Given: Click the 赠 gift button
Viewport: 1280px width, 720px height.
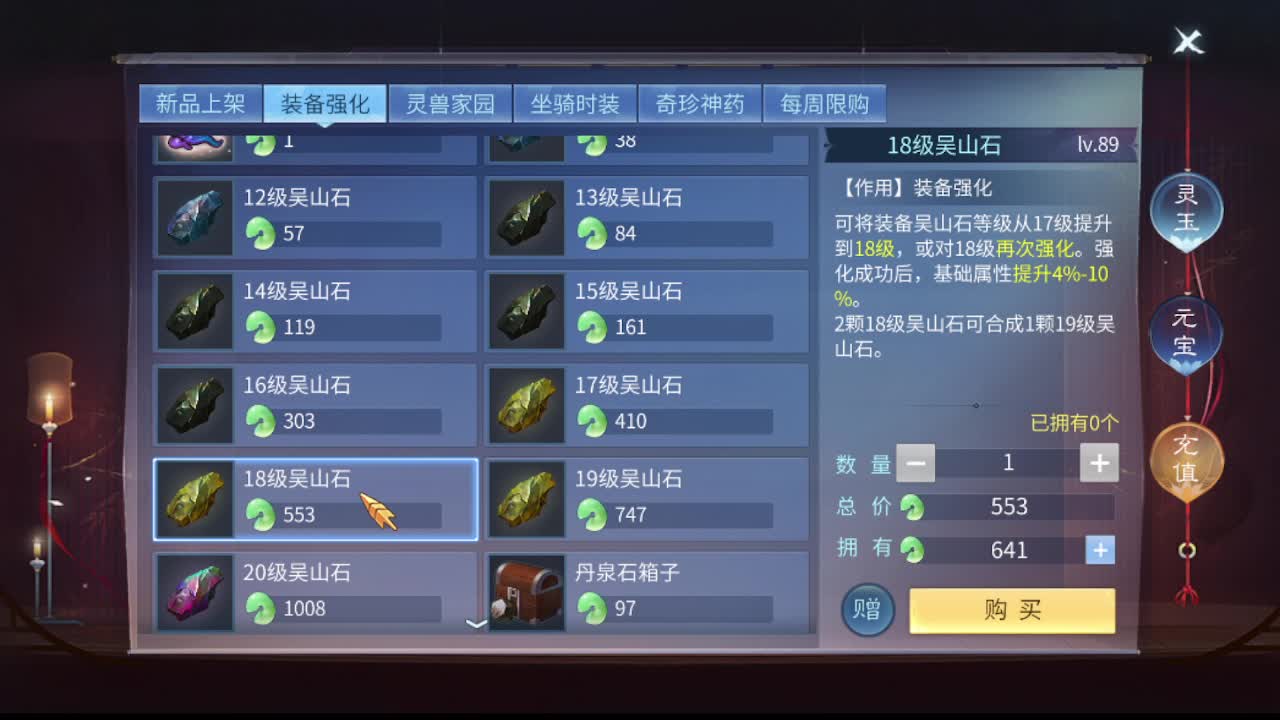Looking at the screenshot, I should 866,609.
